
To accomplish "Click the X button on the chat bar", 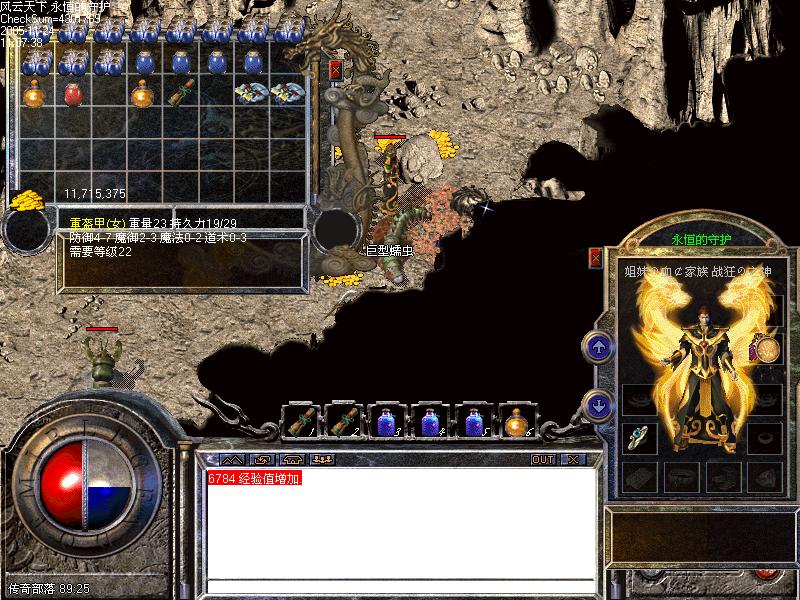I will [572, 460].
